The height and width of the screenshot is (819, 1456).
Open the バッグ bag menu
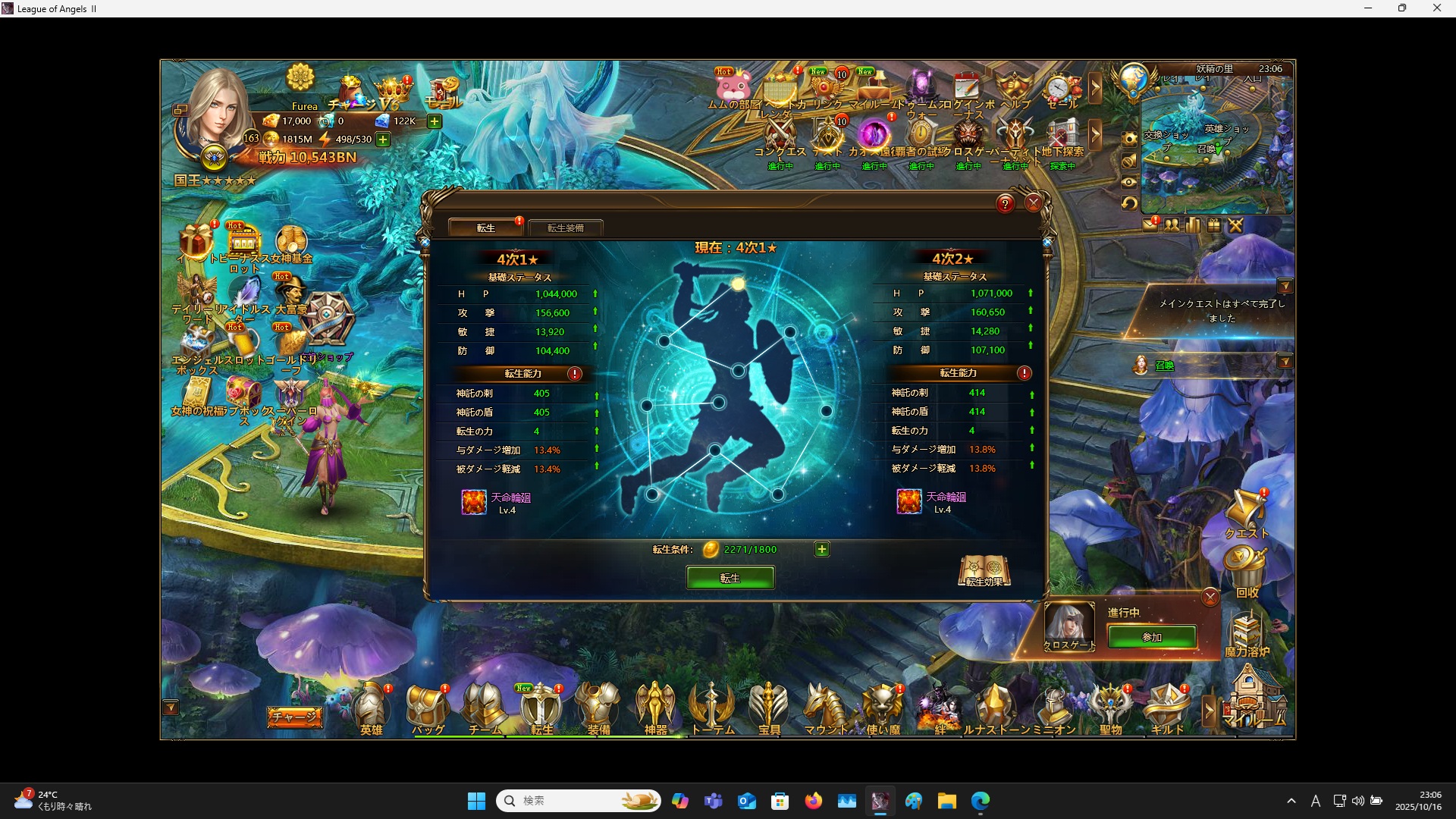428,709
